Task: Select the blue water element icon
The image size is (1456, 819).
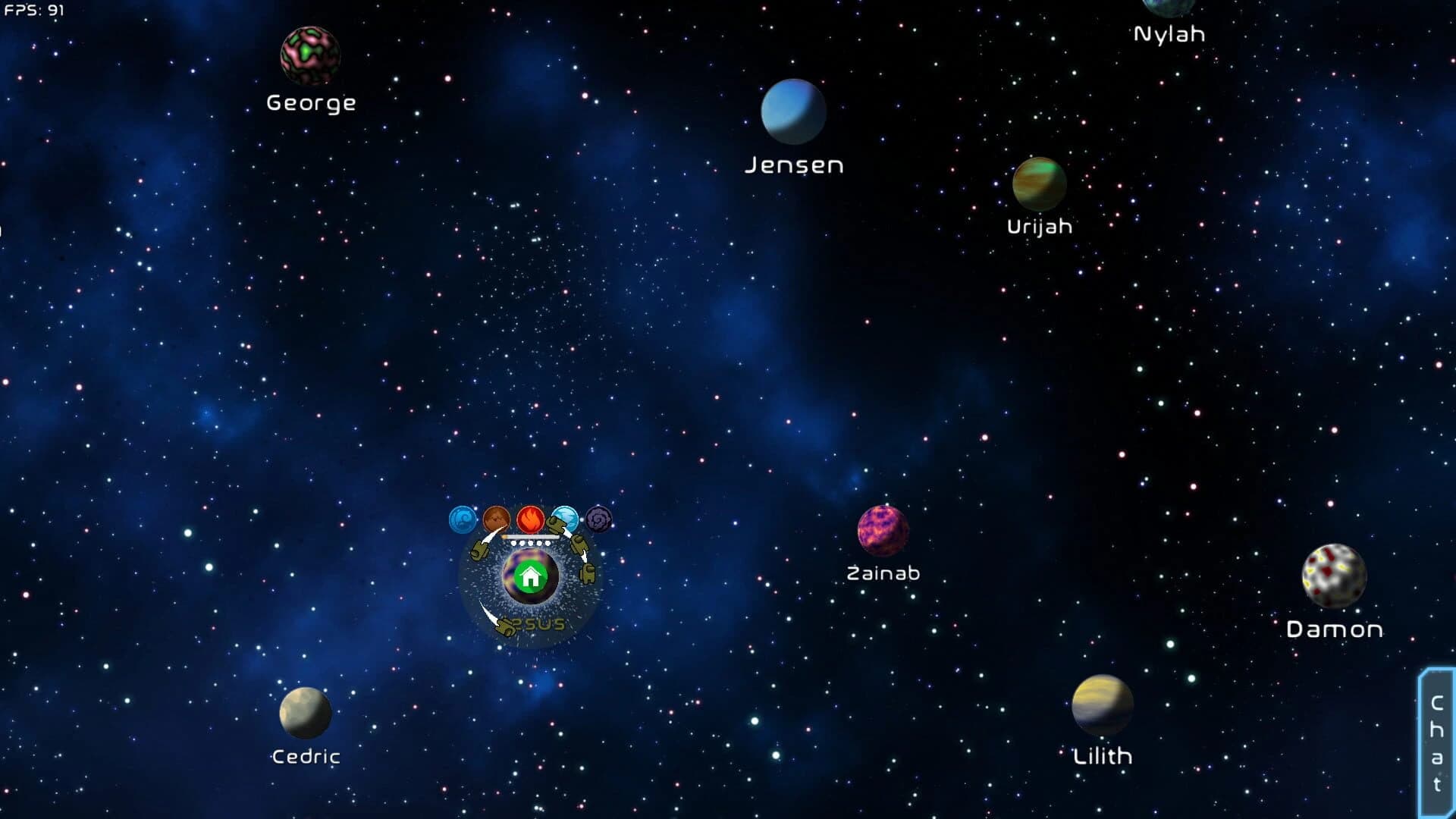Action: point(462,517)
